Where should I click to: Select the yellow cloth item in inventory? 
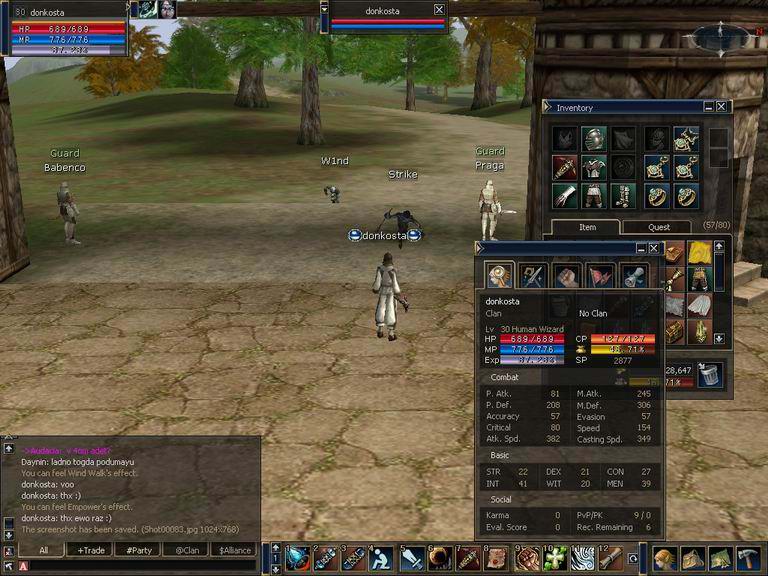click(x=700, y=253)
